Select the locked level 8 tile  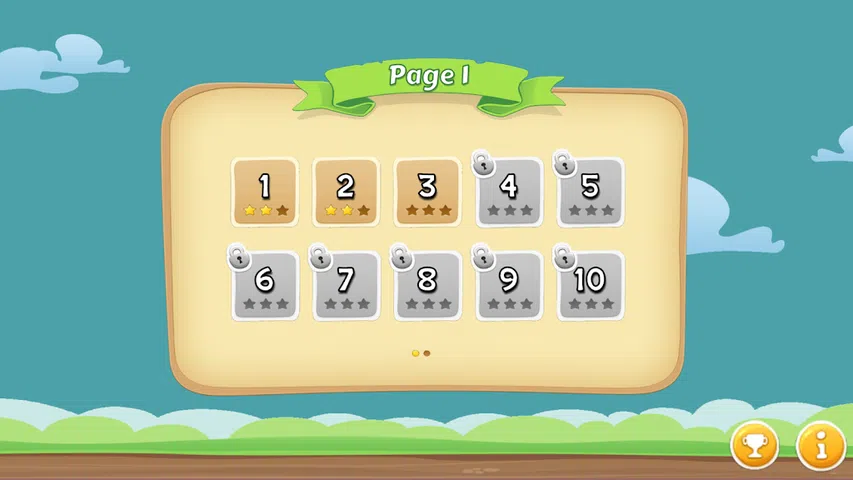click(427, 285)
